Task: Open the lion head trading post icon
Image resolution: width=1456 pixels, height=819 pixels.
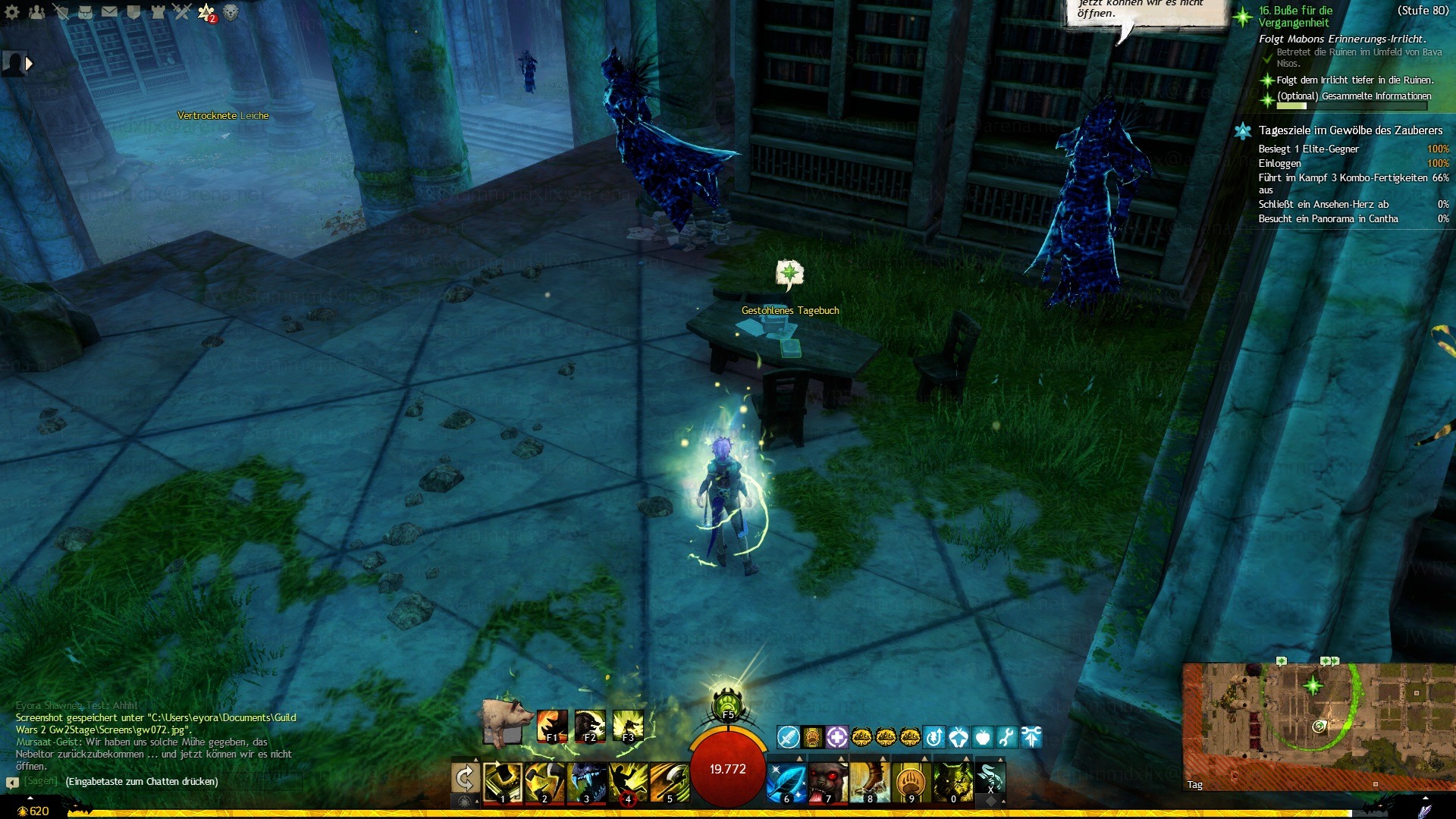Action: point(231,12)
